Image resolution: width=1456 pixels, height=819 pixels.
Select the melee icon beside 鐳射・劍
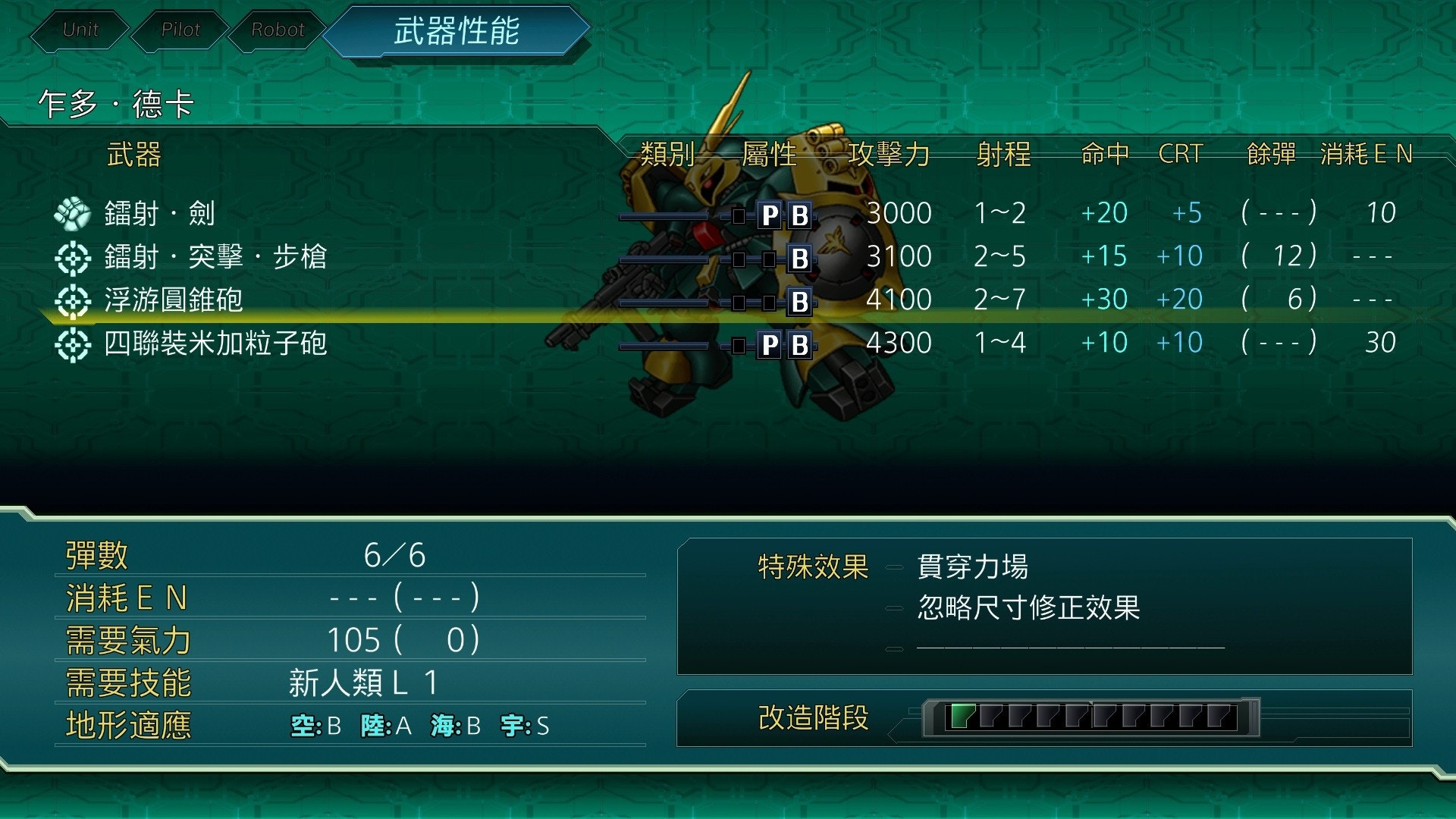(72, 213)
